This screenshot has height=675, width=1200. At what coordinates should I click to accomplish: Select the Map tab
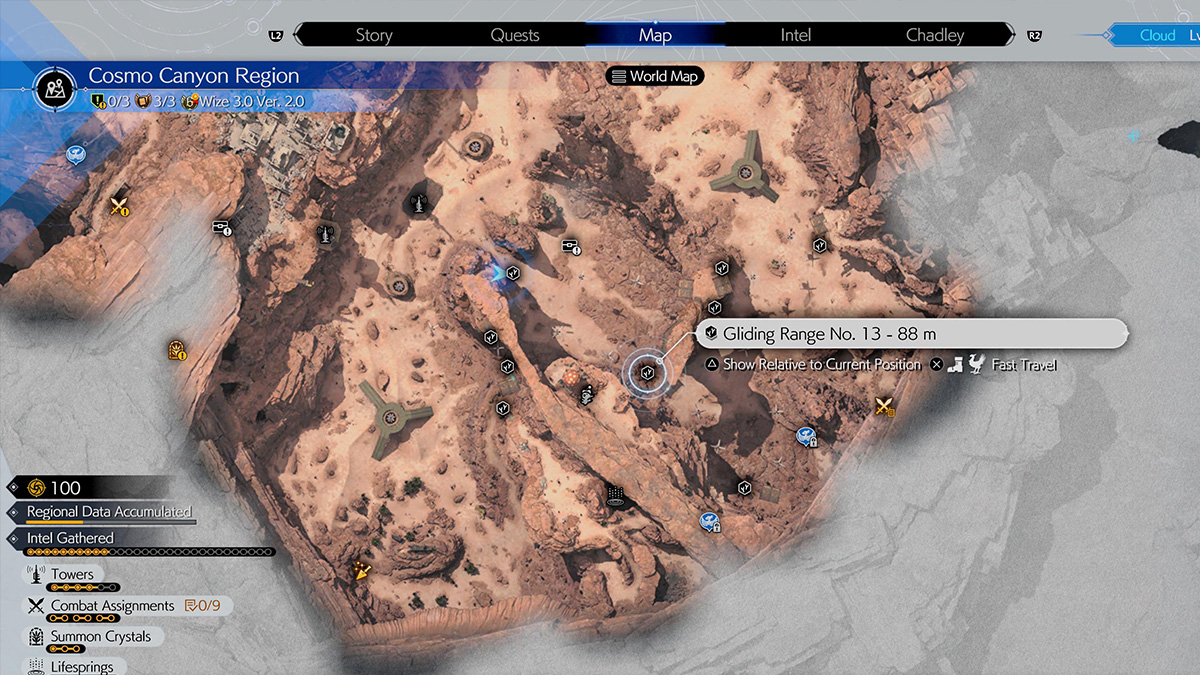pyautogui.click(x=655, y=35)
